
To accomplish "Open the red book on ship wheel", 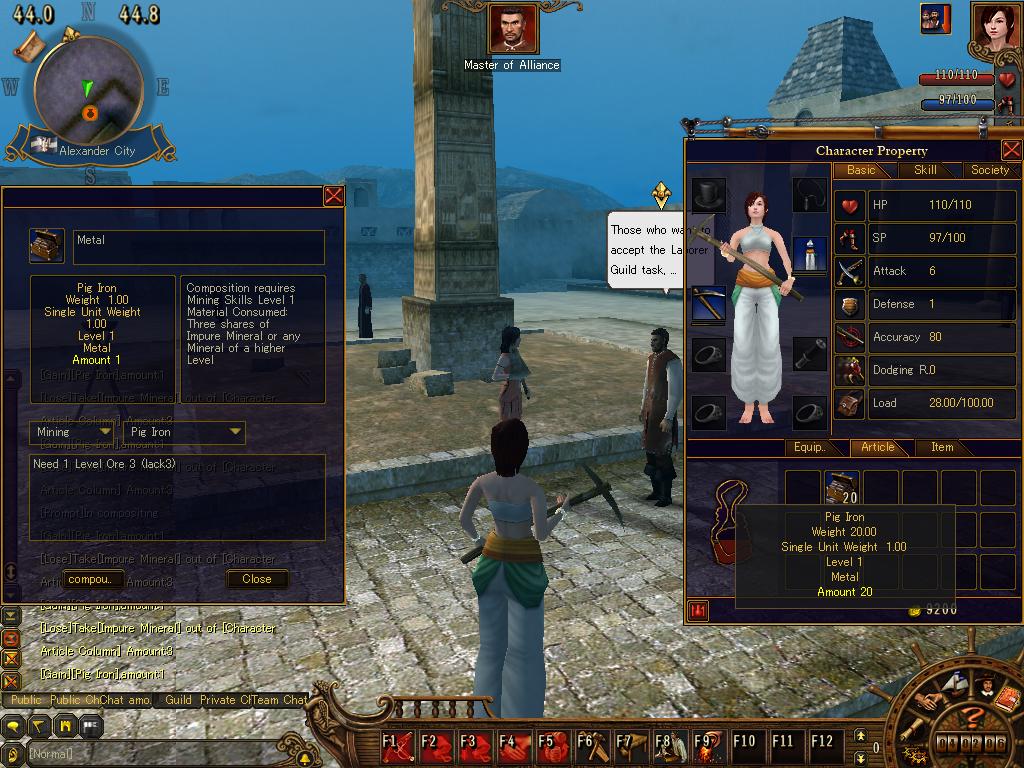I will [x=1008, y=697].
